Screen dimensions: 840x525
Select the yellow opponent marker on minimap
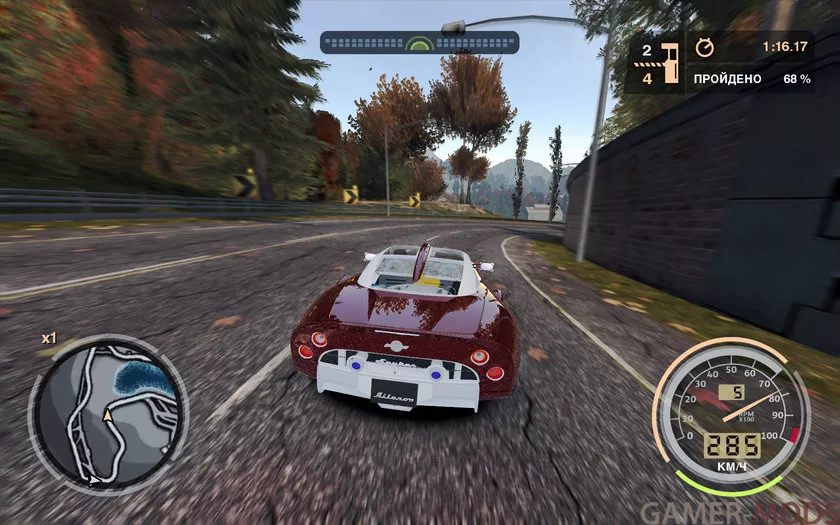(107, 413)
